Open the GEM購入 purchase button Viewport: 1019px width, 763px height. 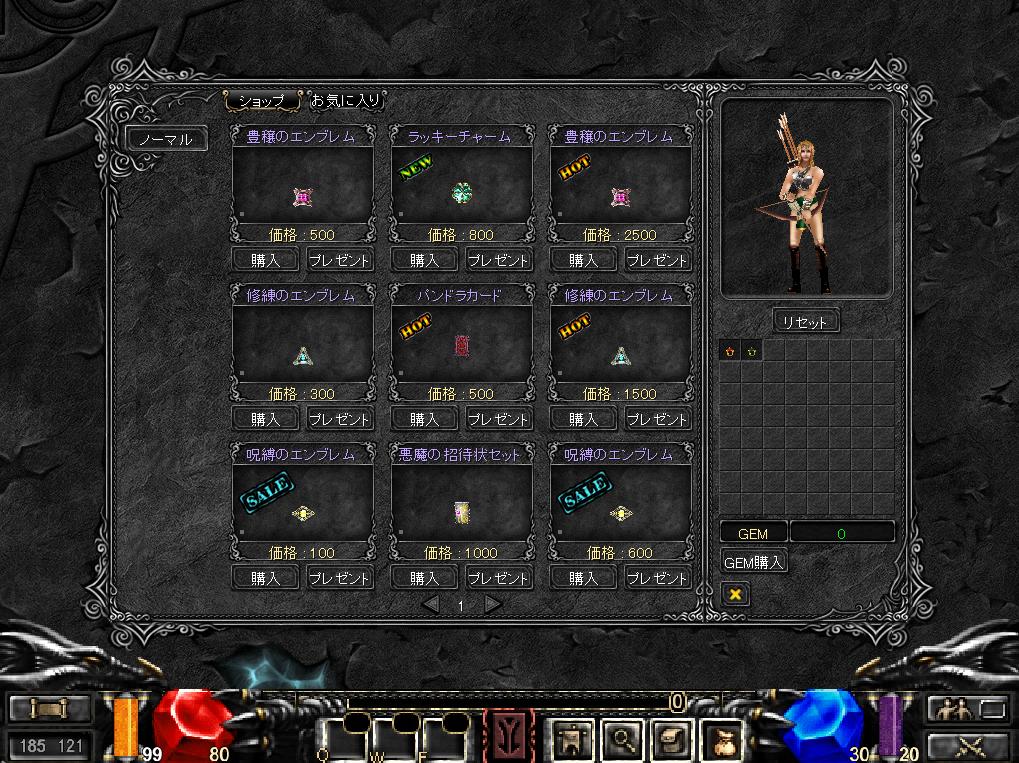tap(754, 562)
